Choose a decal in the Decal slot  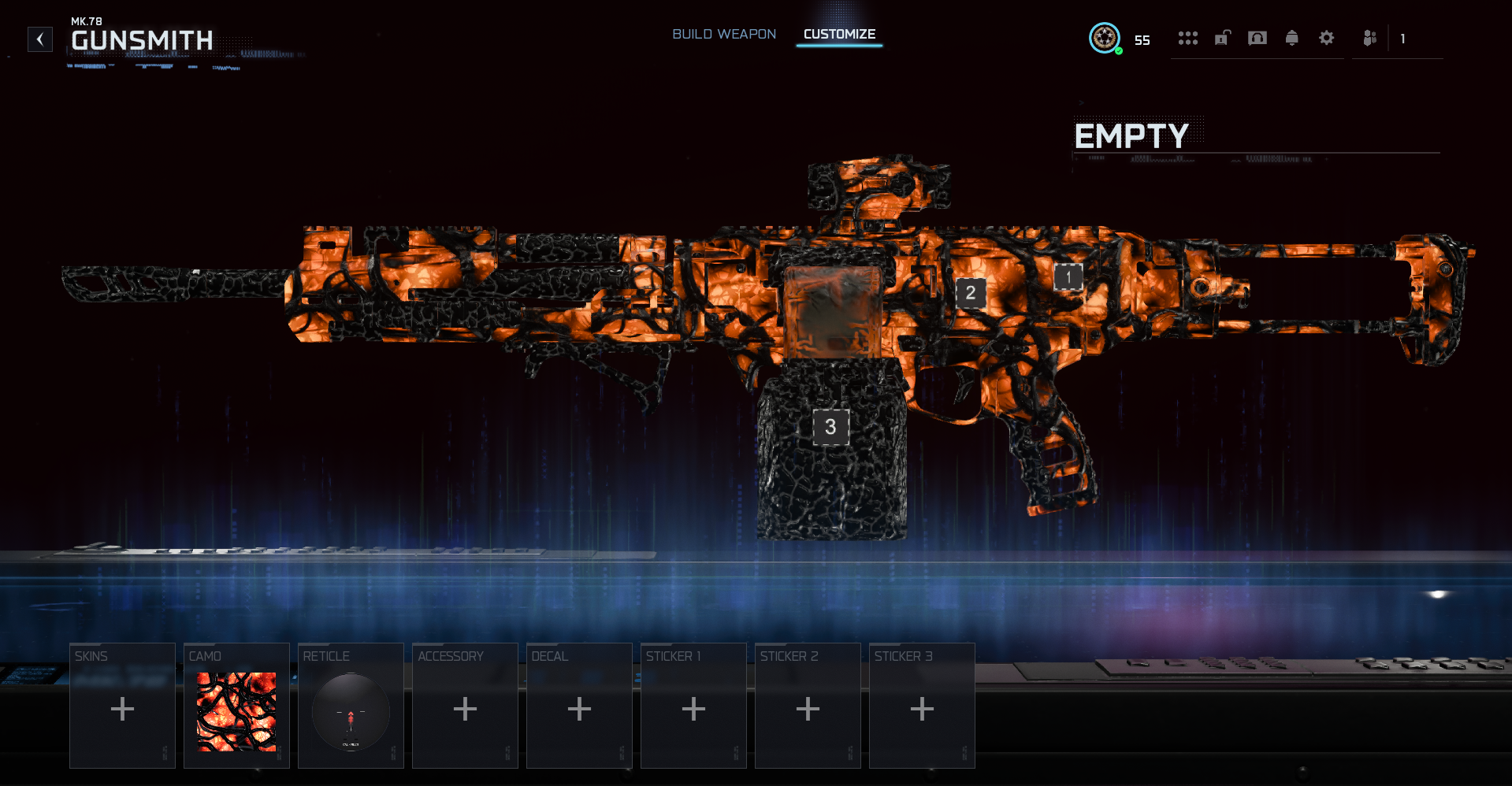pyautogui.click(x=579, y=706)
